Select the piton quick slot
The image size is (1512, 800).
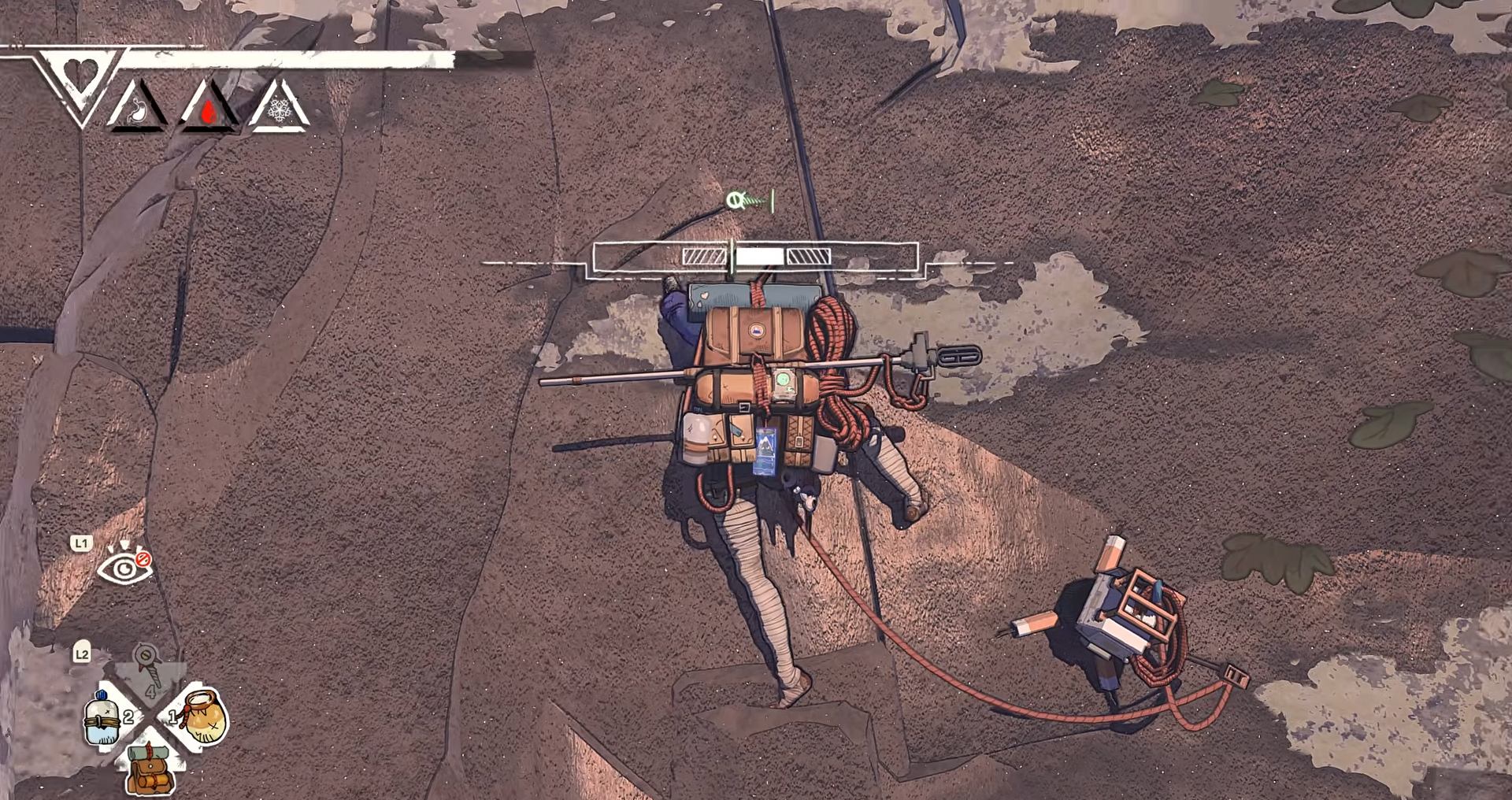[148, 666]
